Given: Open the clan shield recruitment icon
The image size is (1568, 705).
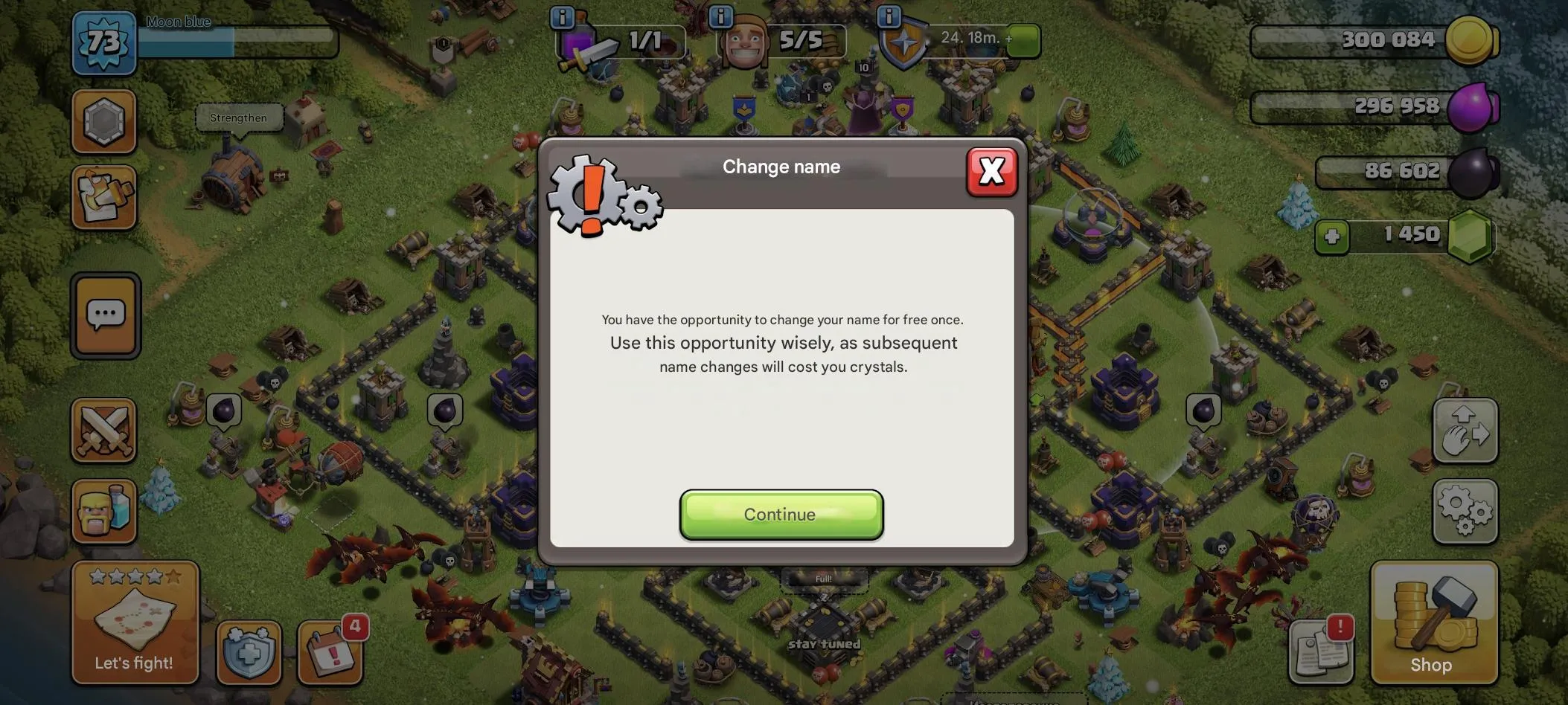Looking at the screenshot, I should (249, 651).
